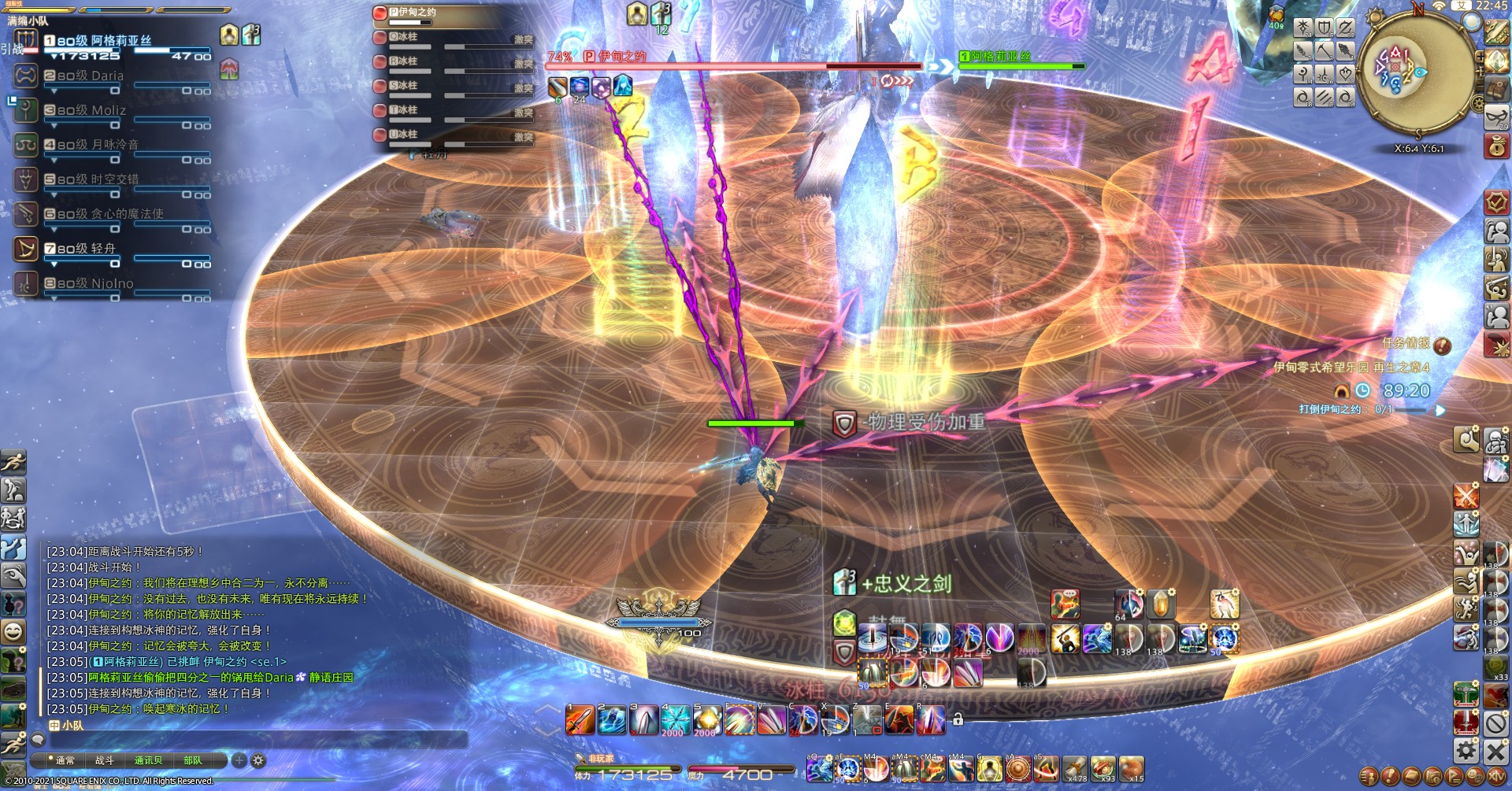The image size is (1512, 791).
Task: Activate the twin blades ability on key V
Action: pyautogui.click(x=771, y=720)
